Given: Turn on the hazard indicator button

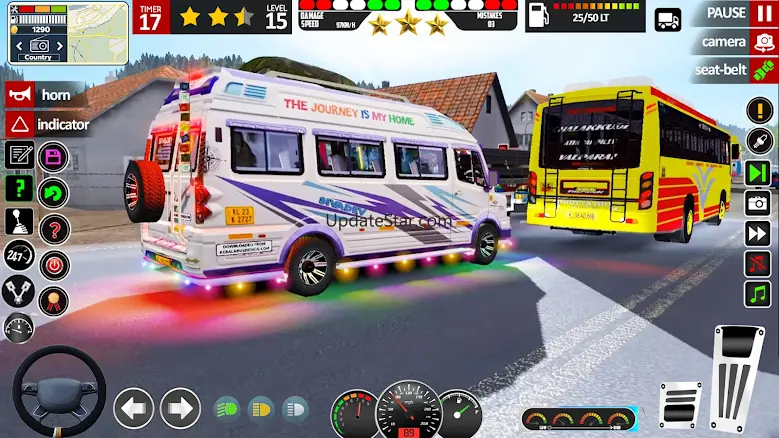Looking at the screenshot, I should click(x=48, y=124).
